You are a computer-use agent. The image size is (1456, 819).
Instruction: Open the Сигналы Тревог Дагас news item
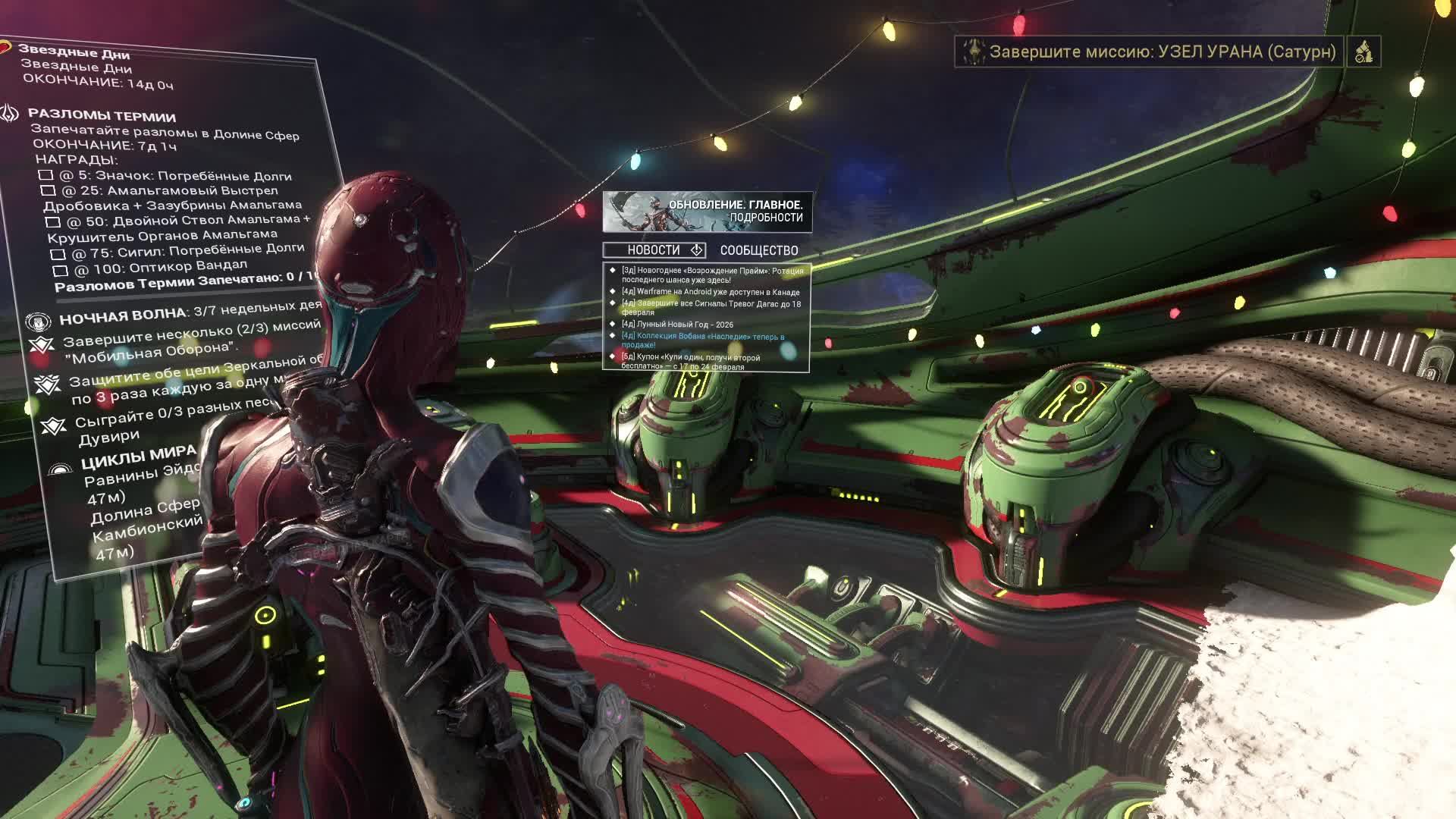click(x=710, y=308)
